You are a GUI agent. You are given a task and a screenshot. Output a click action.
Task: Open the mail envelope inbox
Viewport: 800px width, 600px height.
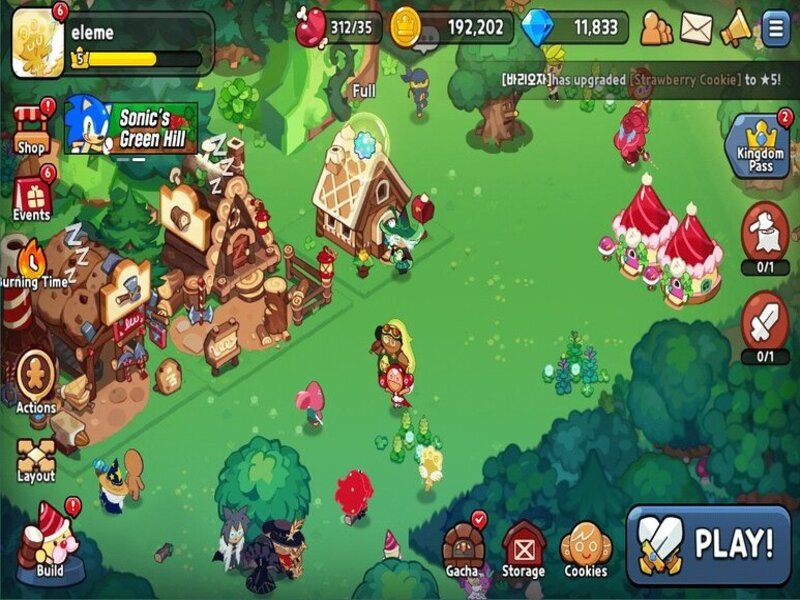tap(696, 28)
